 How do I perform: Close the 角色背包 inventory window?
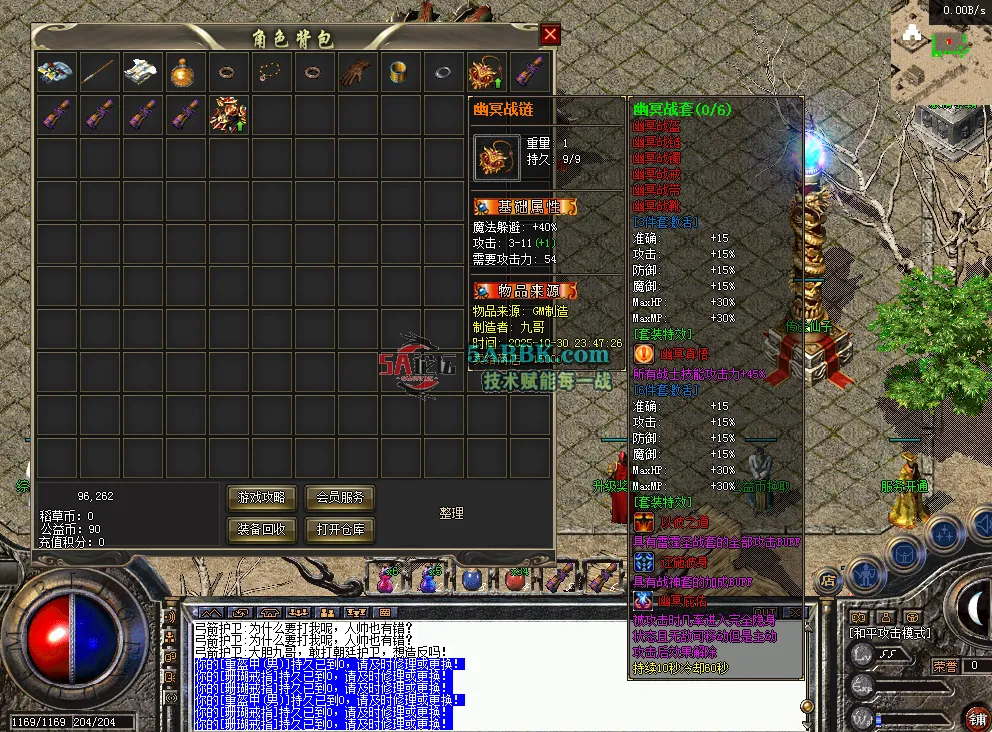550,36
